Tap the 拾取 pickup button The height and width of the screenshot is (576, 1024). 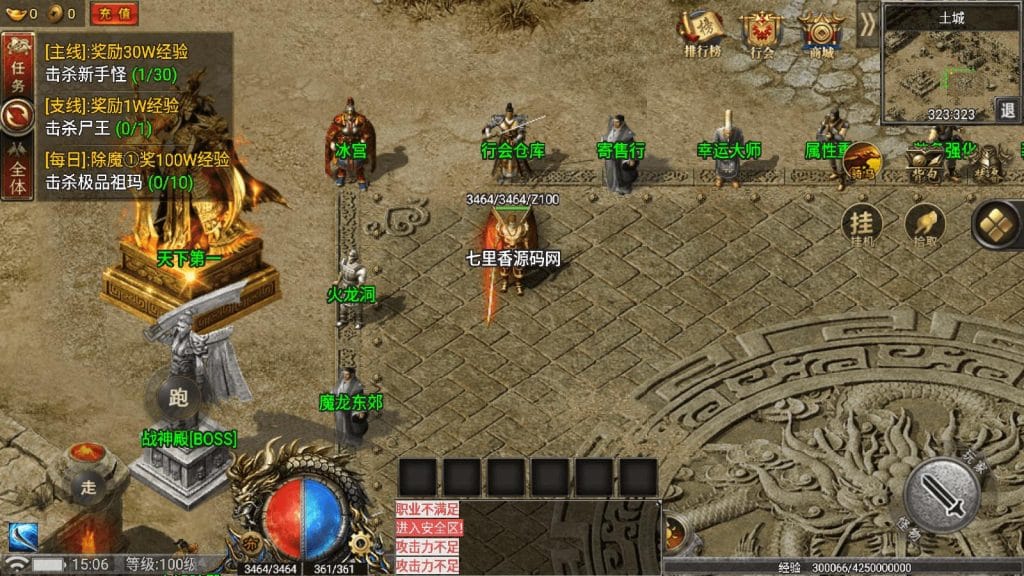coord(924,224)
